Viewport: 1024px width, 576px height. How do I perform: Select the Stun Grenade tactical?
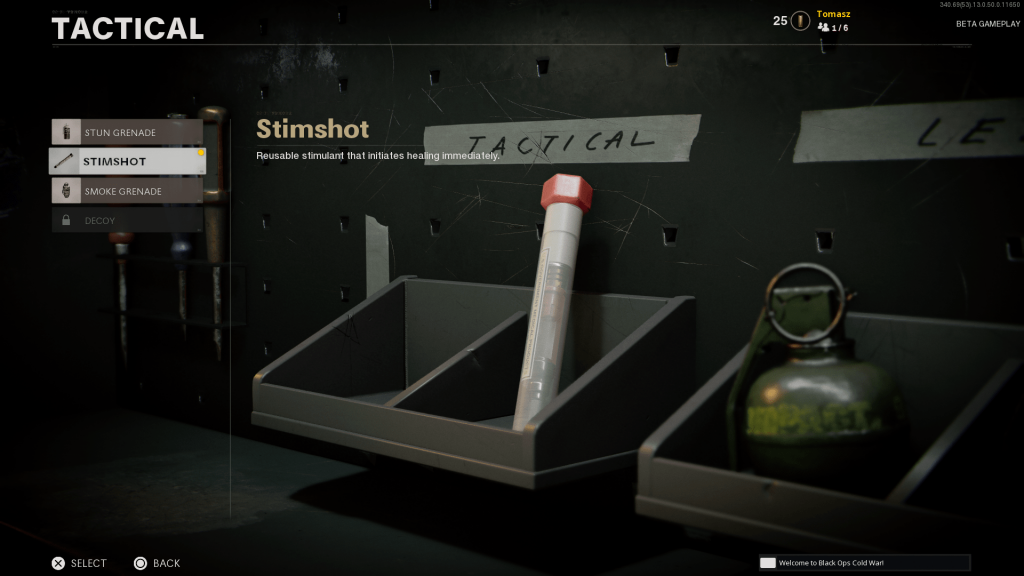(x=127, y=132)
